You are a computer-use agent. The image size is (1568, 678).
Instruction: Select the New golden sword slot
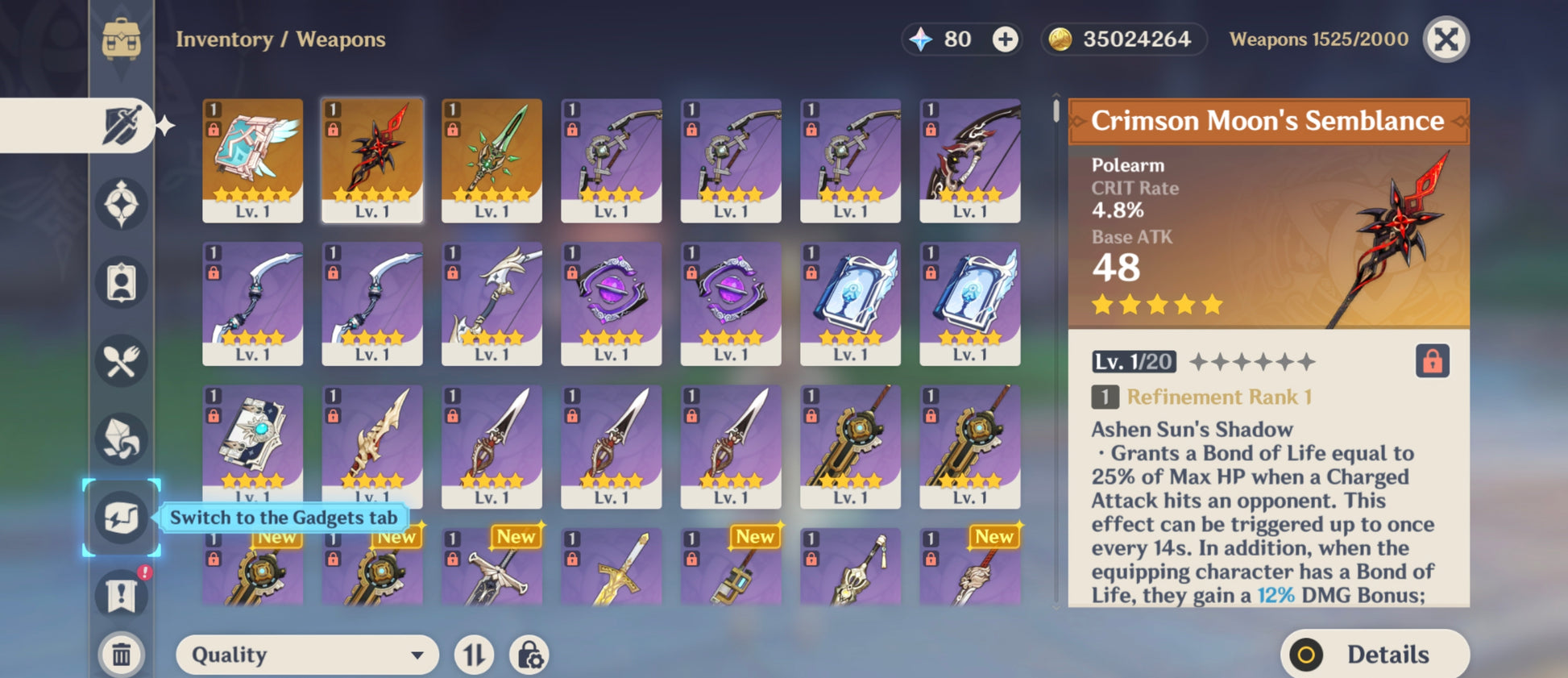(611, 567)
